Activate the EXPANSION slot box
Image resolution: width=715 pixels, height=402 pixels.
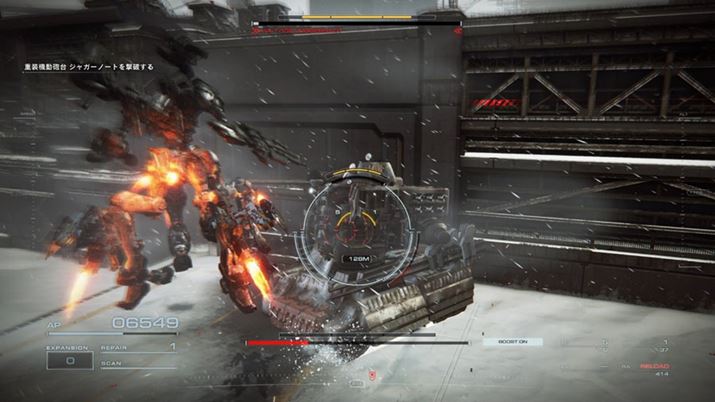coord(72,361)
